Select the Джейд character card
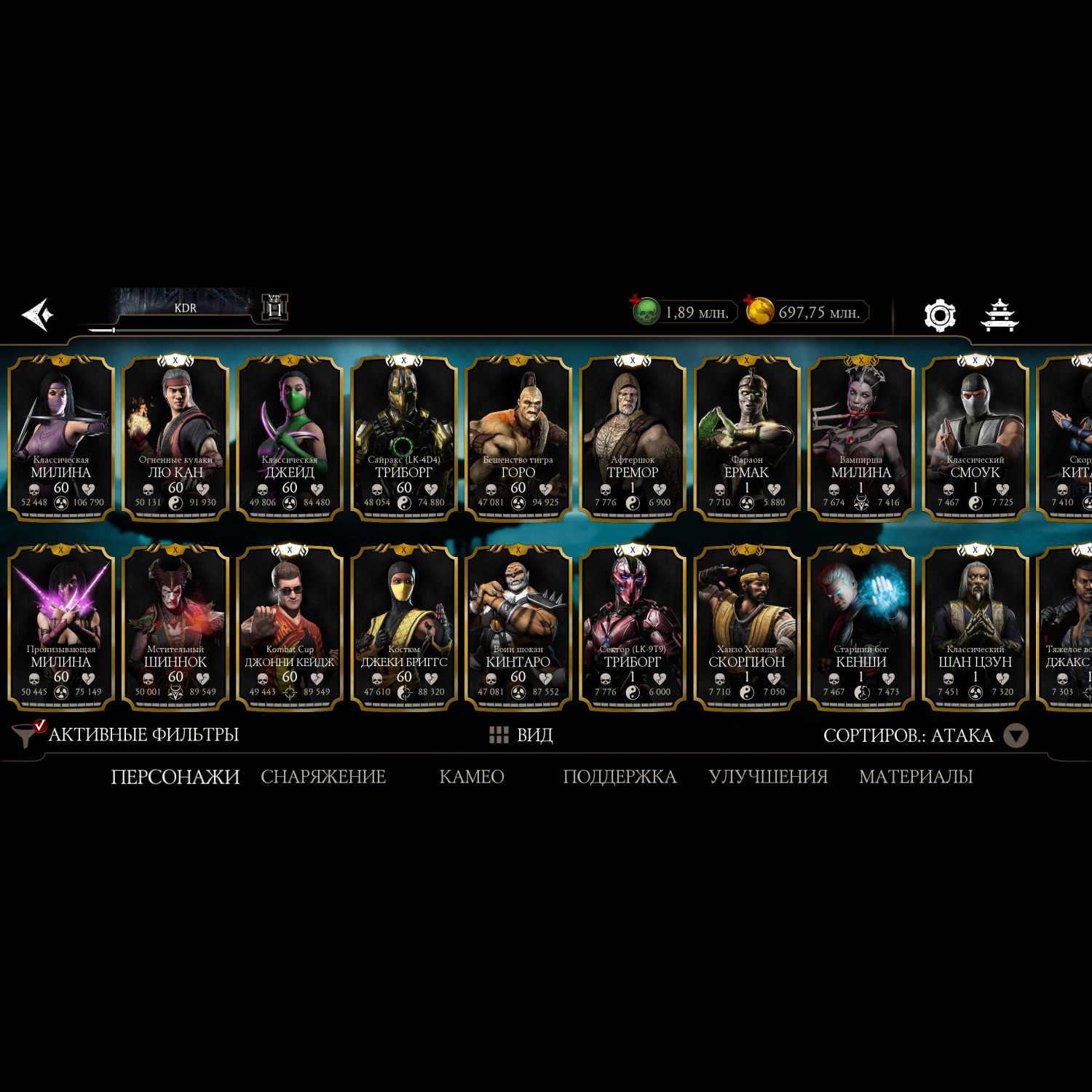The height and width of the screenshot is (1092, 1092). (290, 437)
